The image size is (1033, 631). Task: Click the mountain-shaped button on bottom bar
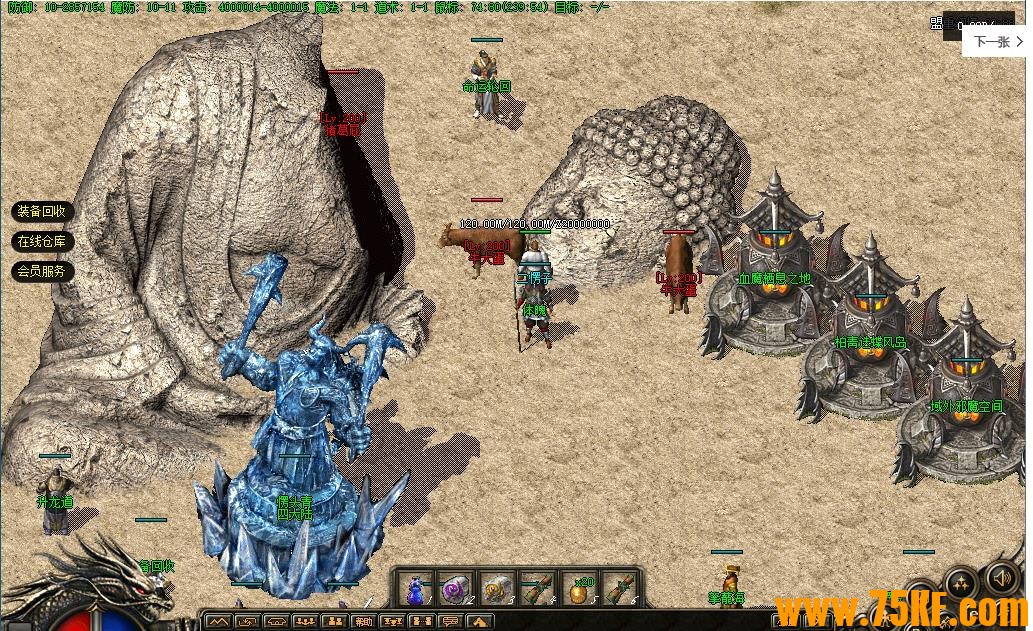tap(218, 621)
